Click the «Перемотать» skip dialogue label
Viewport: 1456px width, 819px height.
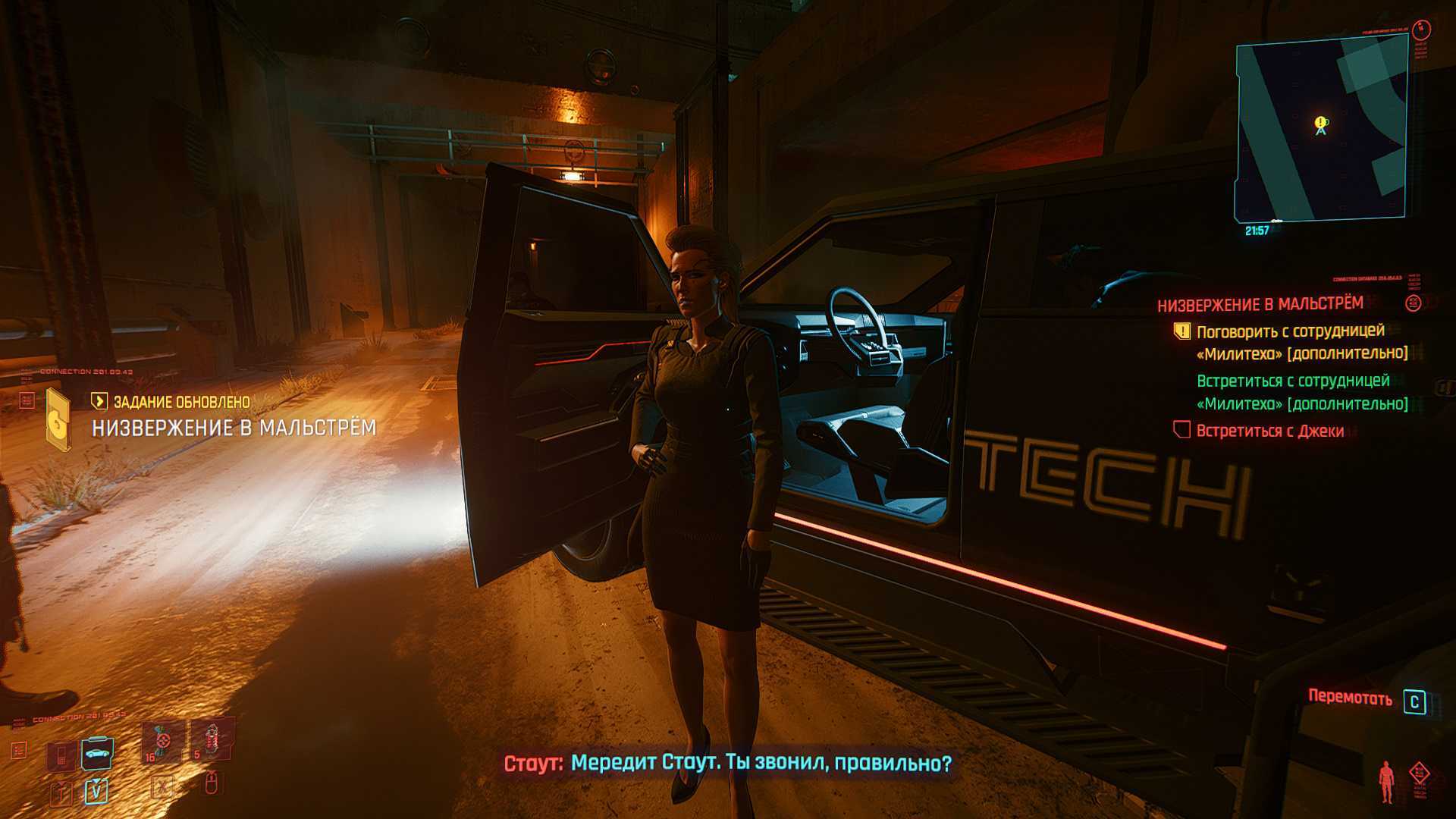tap(1350, 698)
